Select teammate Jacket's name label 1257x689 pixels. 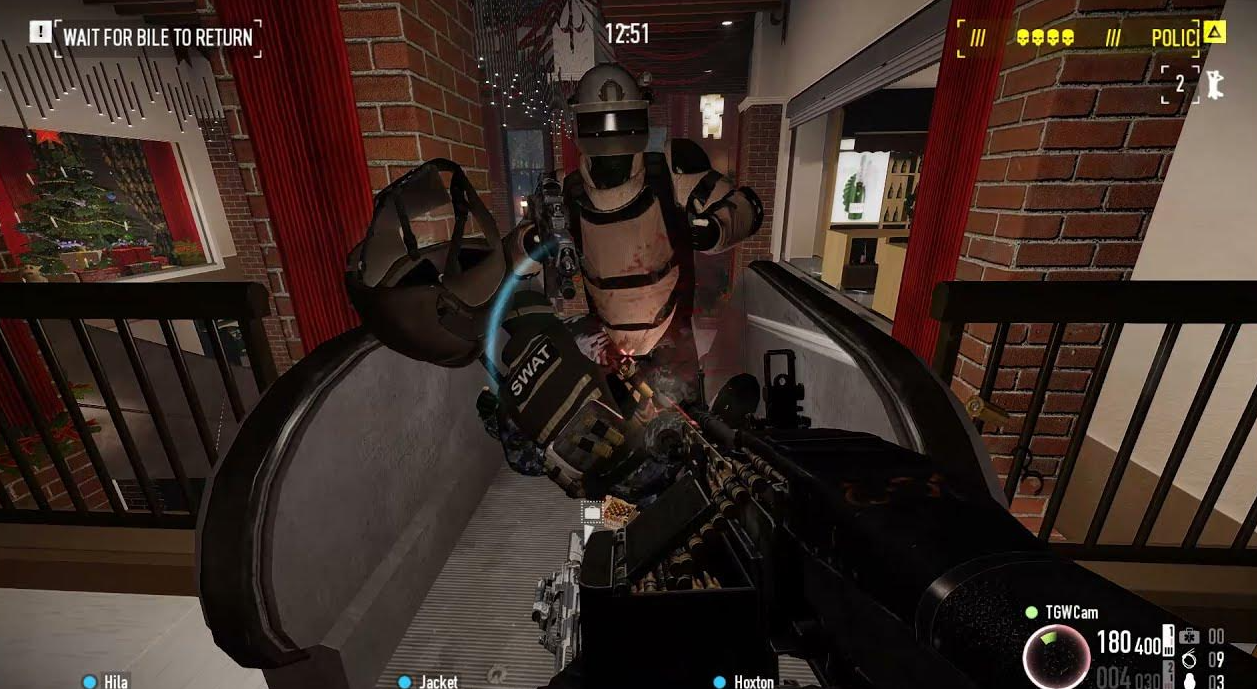[x=438, y=681]
